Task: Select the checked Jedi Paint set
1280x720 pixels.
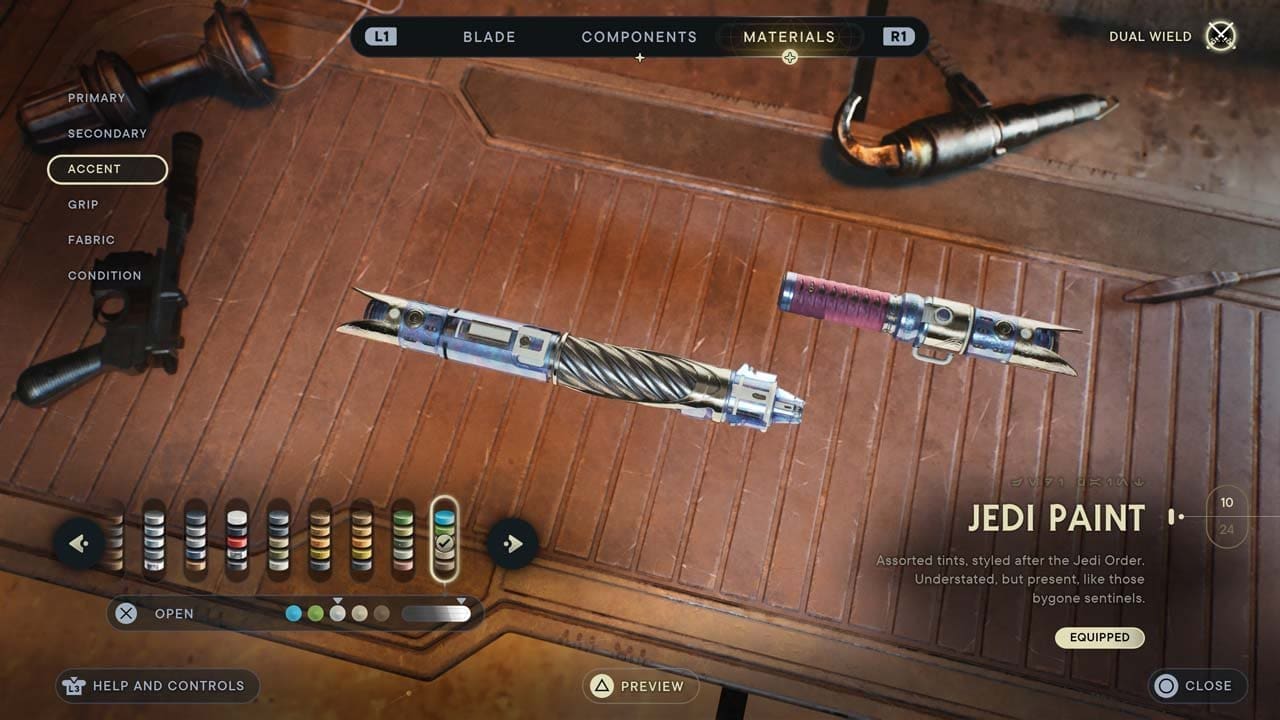Action: [x=445, y=539]
